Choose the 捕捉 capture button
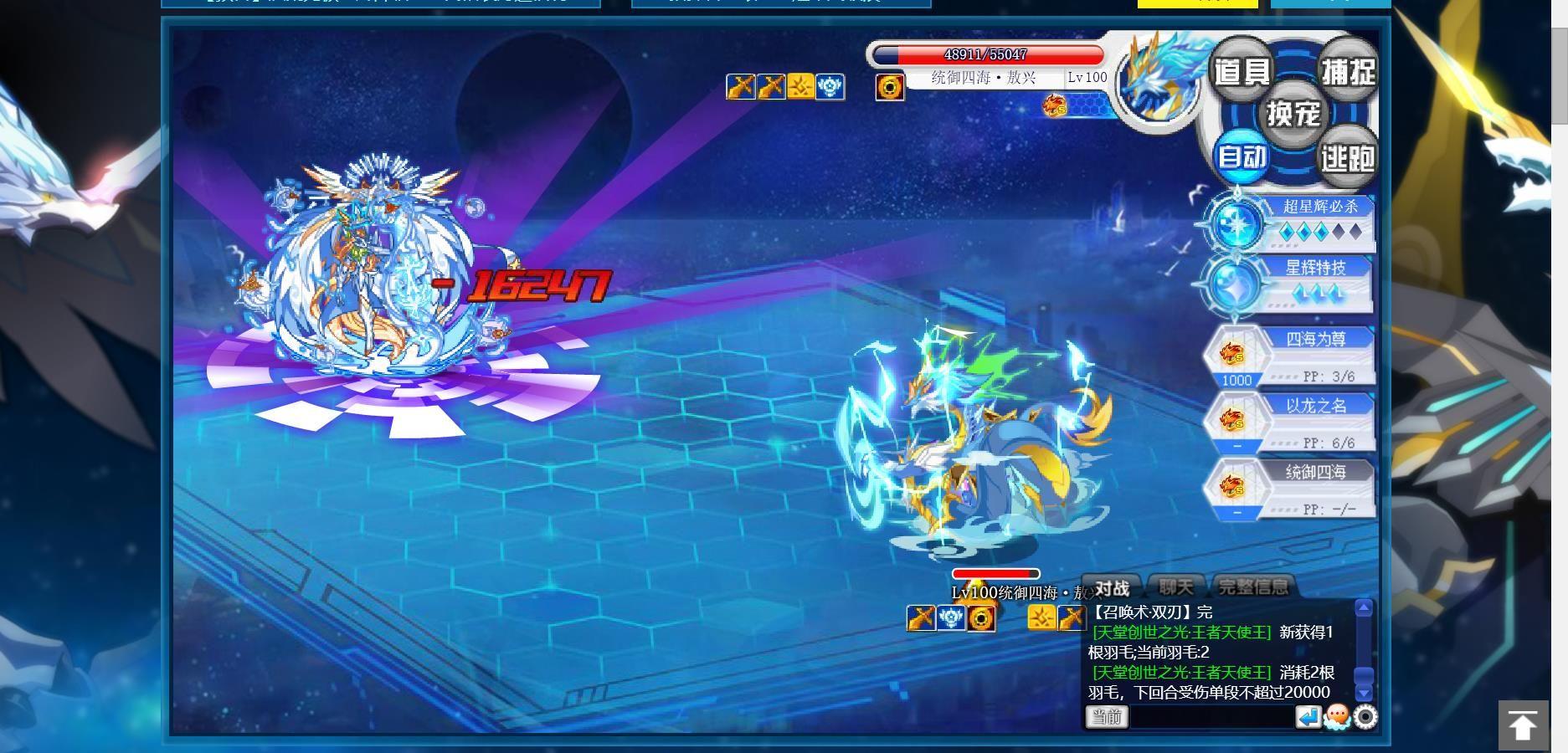Screen dimensions: 1568x753 tap(1348, 71)
